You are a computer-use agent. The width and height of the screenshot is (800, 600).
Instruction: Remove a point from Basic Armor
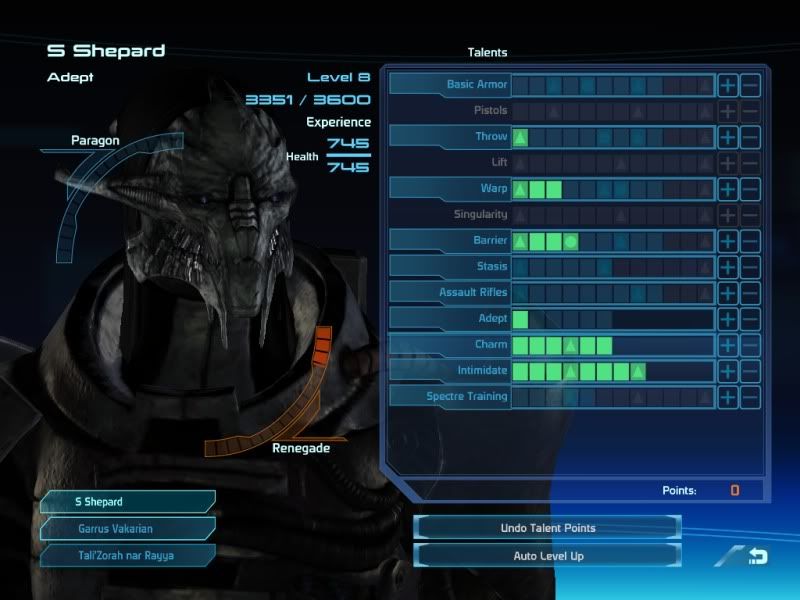(750, 84)
